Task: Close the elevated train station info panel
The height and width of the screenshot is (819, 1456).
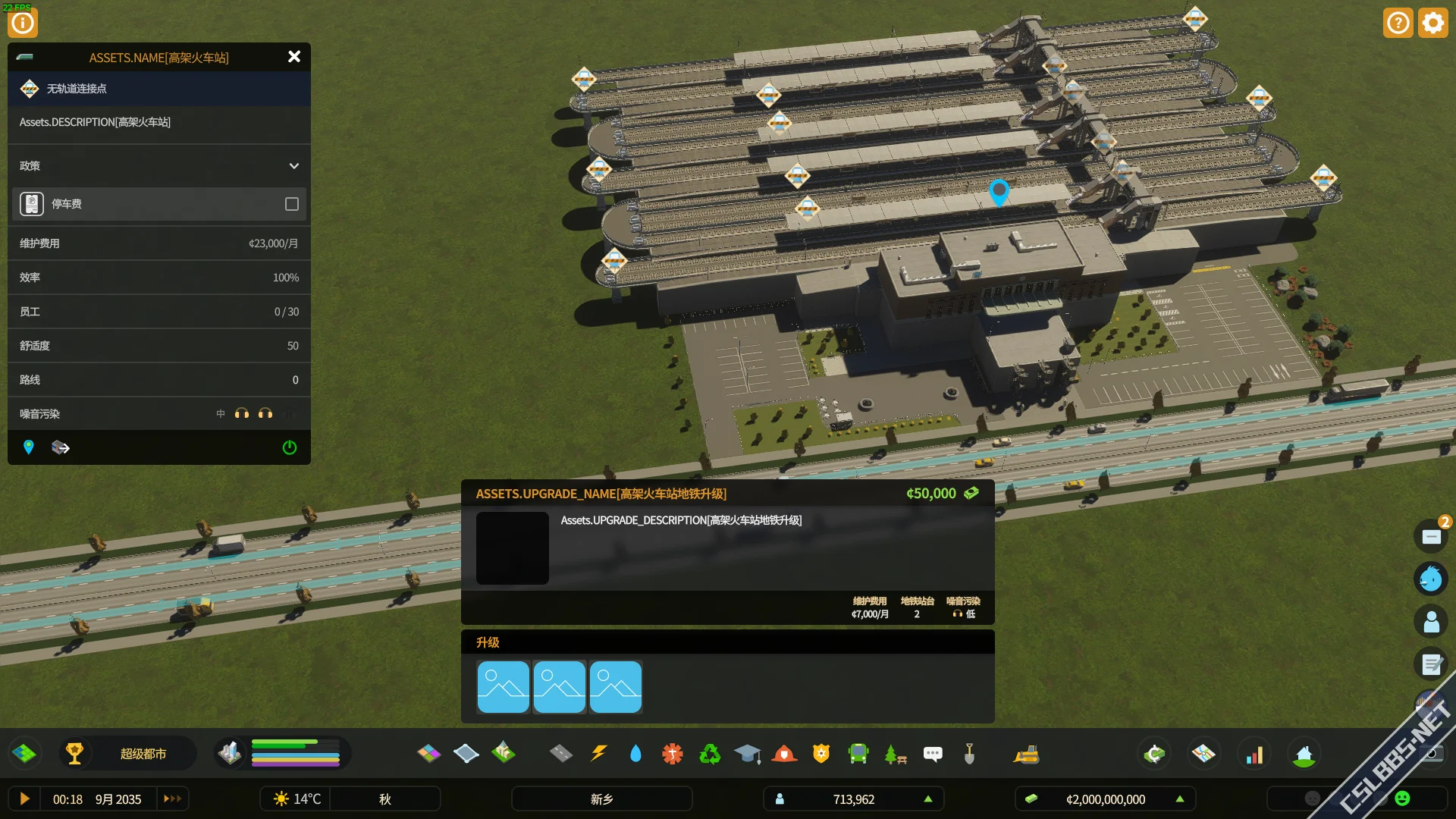Action: tap(294, 57)
